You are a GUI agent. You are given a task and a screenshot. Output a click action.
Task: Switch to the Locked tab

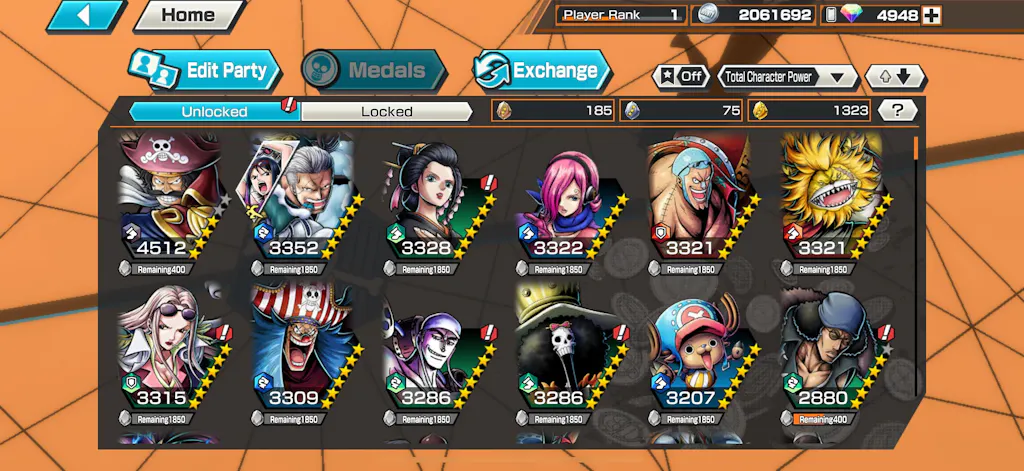[386, 111]
